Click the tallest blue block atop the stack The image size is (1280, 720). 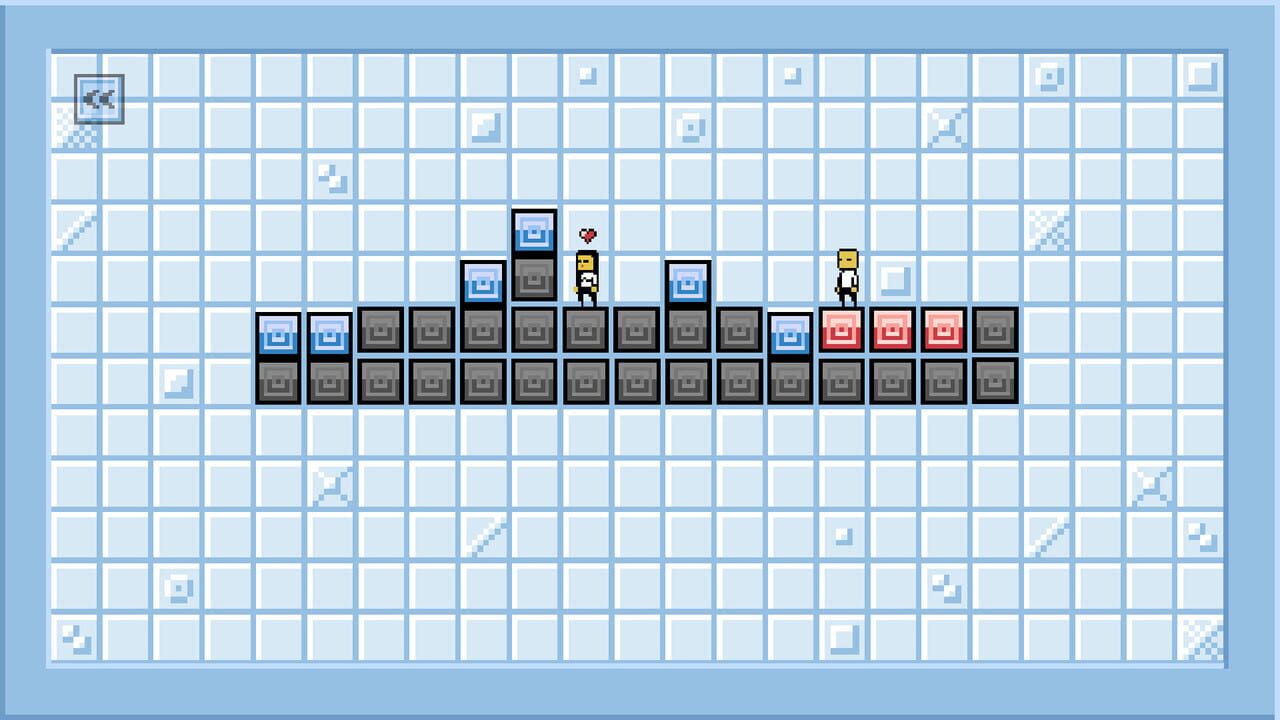(534, 231)
